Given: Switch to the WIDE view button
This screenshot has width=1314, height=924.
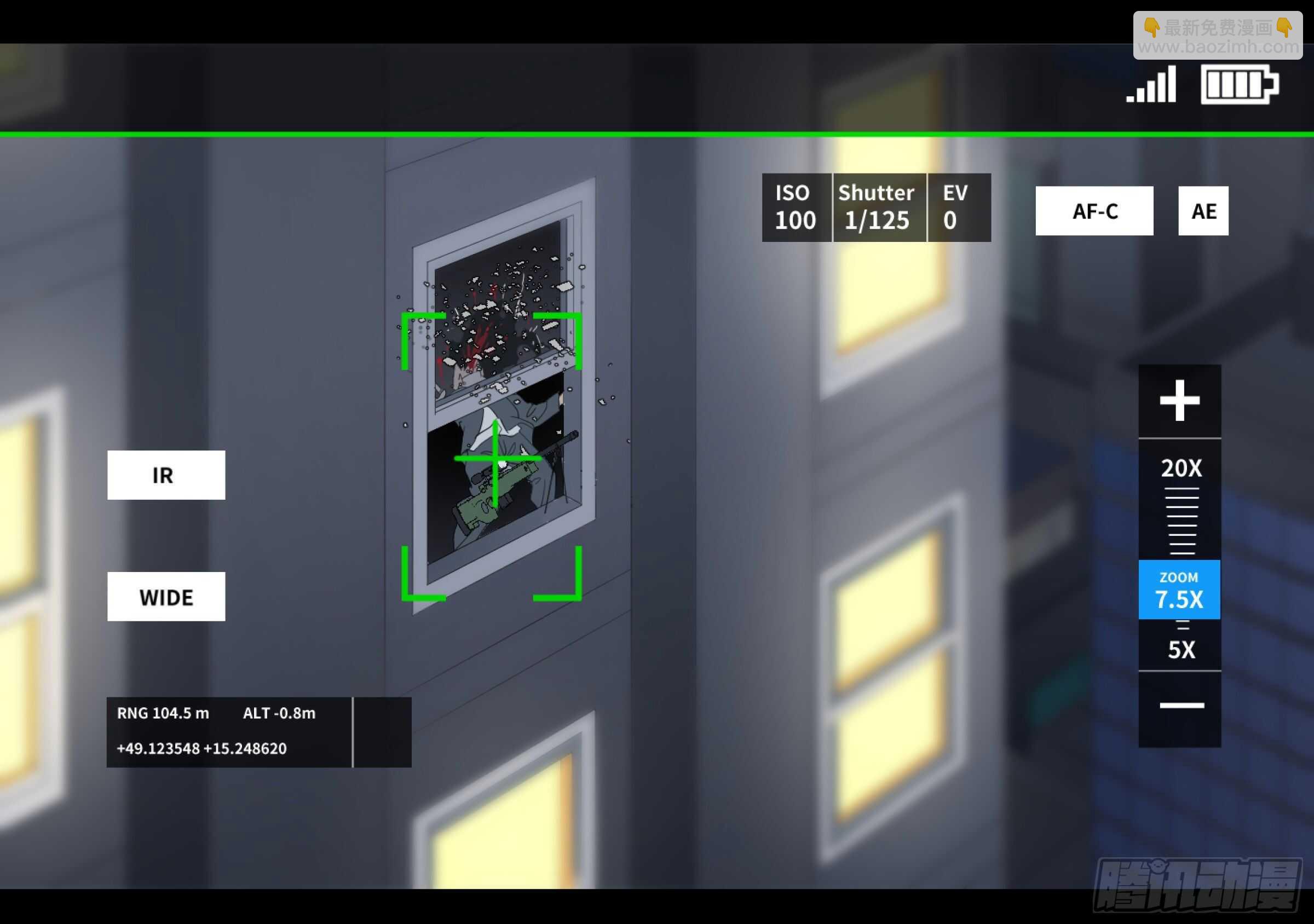Looking at the screenshot, I should click(x=166, y=597).
